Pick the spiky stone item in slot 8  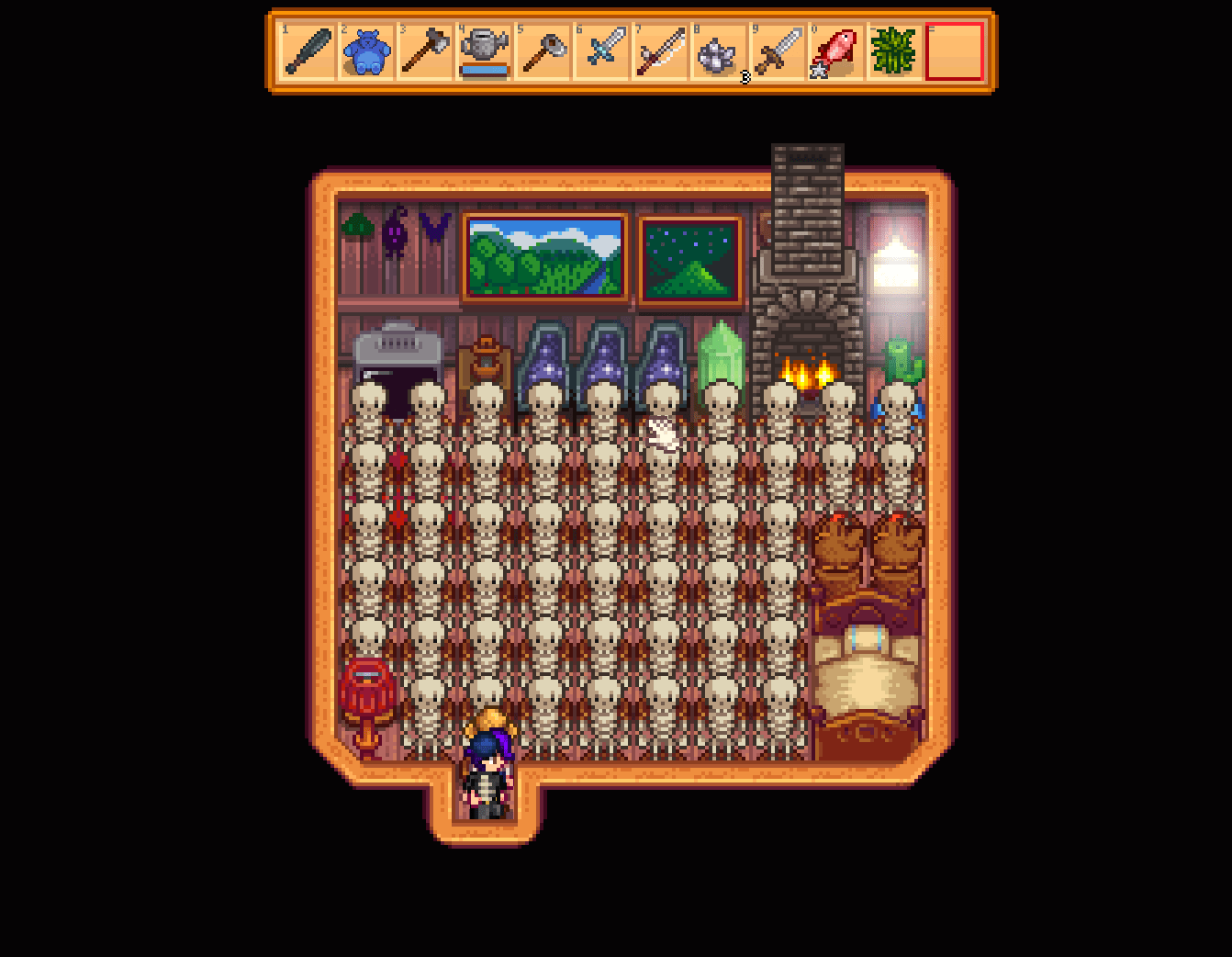pyautogui.click(x=719, y=52)
